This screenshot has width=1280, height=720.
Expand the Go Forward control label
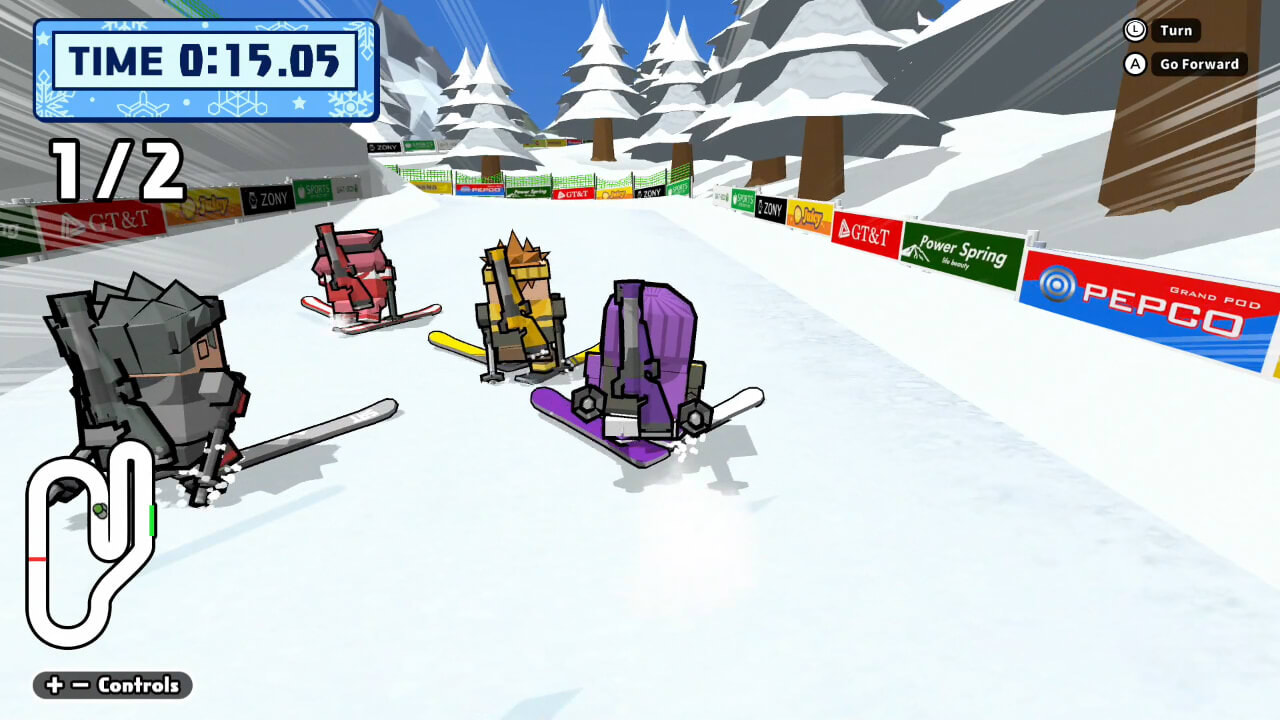pyautogui.click(x=1197, y=64)
